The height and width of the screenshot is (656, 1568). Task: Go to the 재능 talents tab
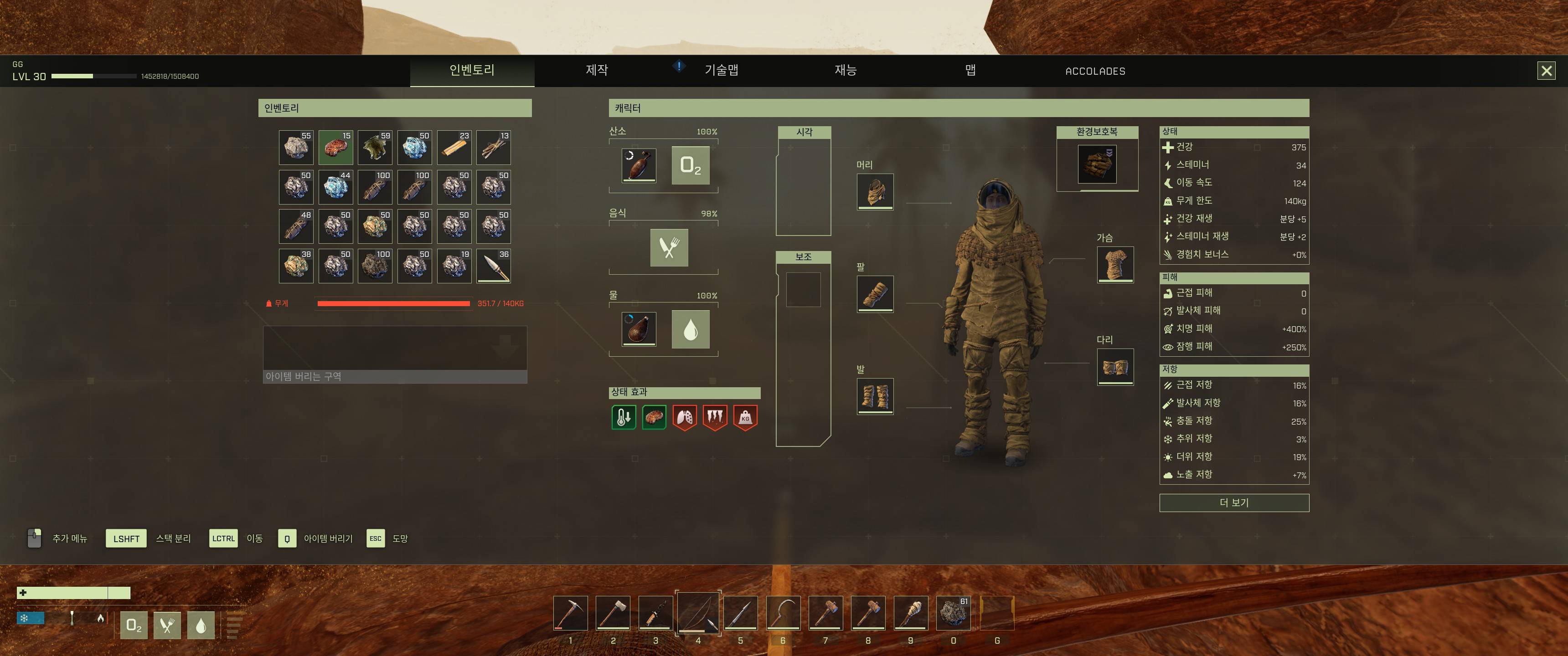coord(846,71)
